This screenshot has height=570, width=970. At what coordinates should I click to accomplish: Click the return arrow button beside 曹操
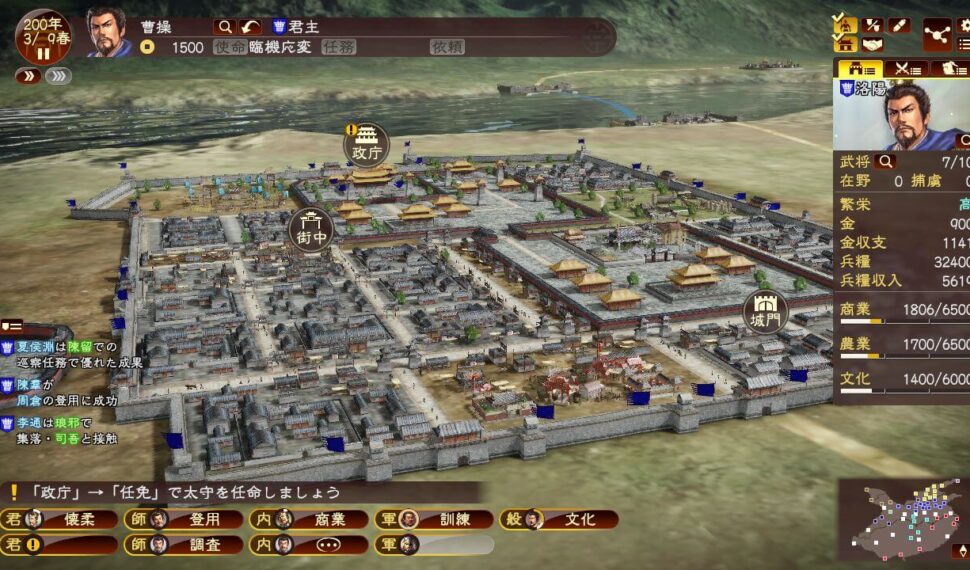tap(250, 27)
